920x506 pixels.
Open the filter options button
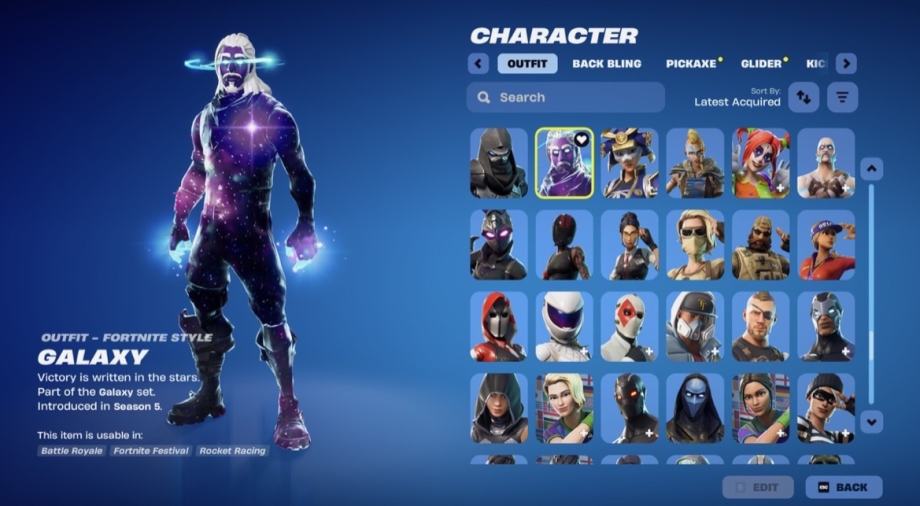[x=843, y=97]
